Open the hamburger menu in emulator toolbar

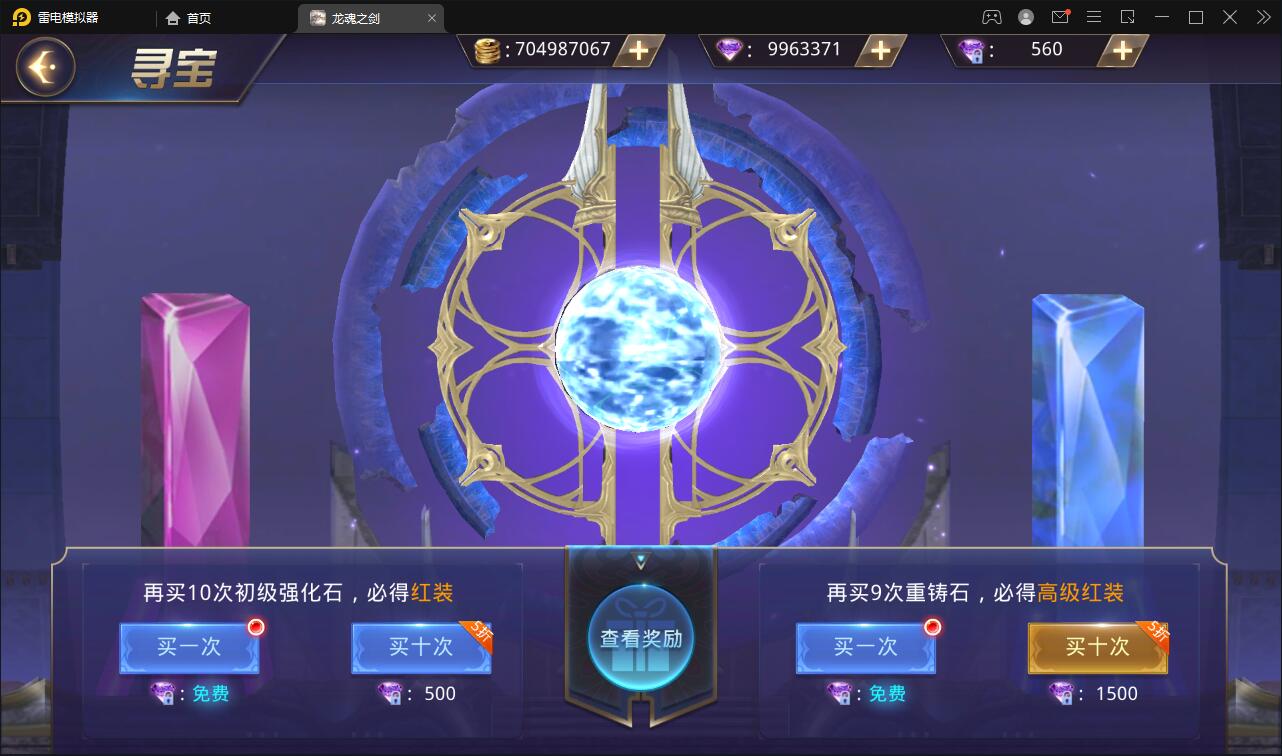1094,16
